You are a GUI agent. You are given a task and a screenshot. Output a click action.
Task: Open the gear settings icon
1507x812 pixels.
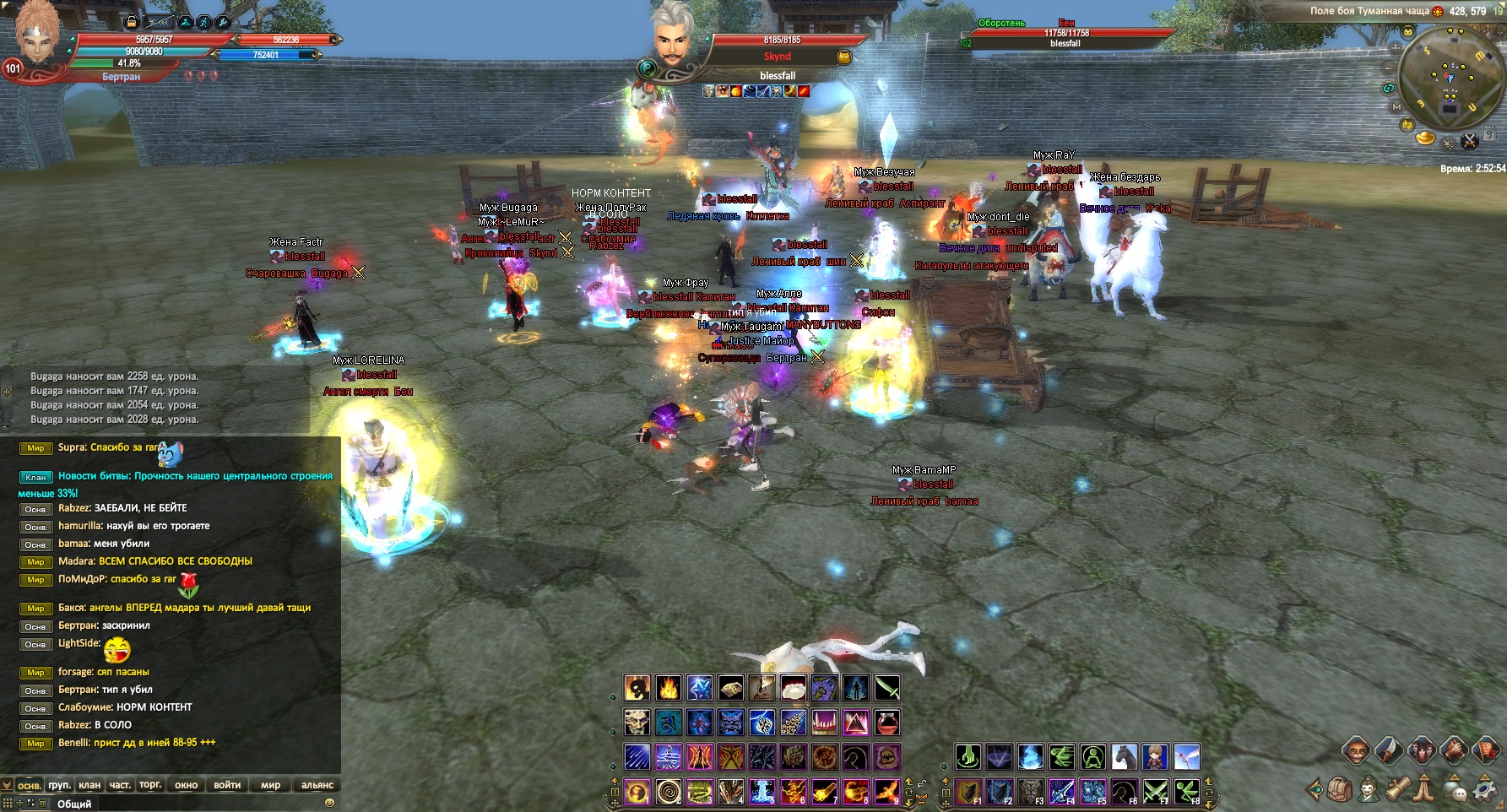coord(1483,791)
